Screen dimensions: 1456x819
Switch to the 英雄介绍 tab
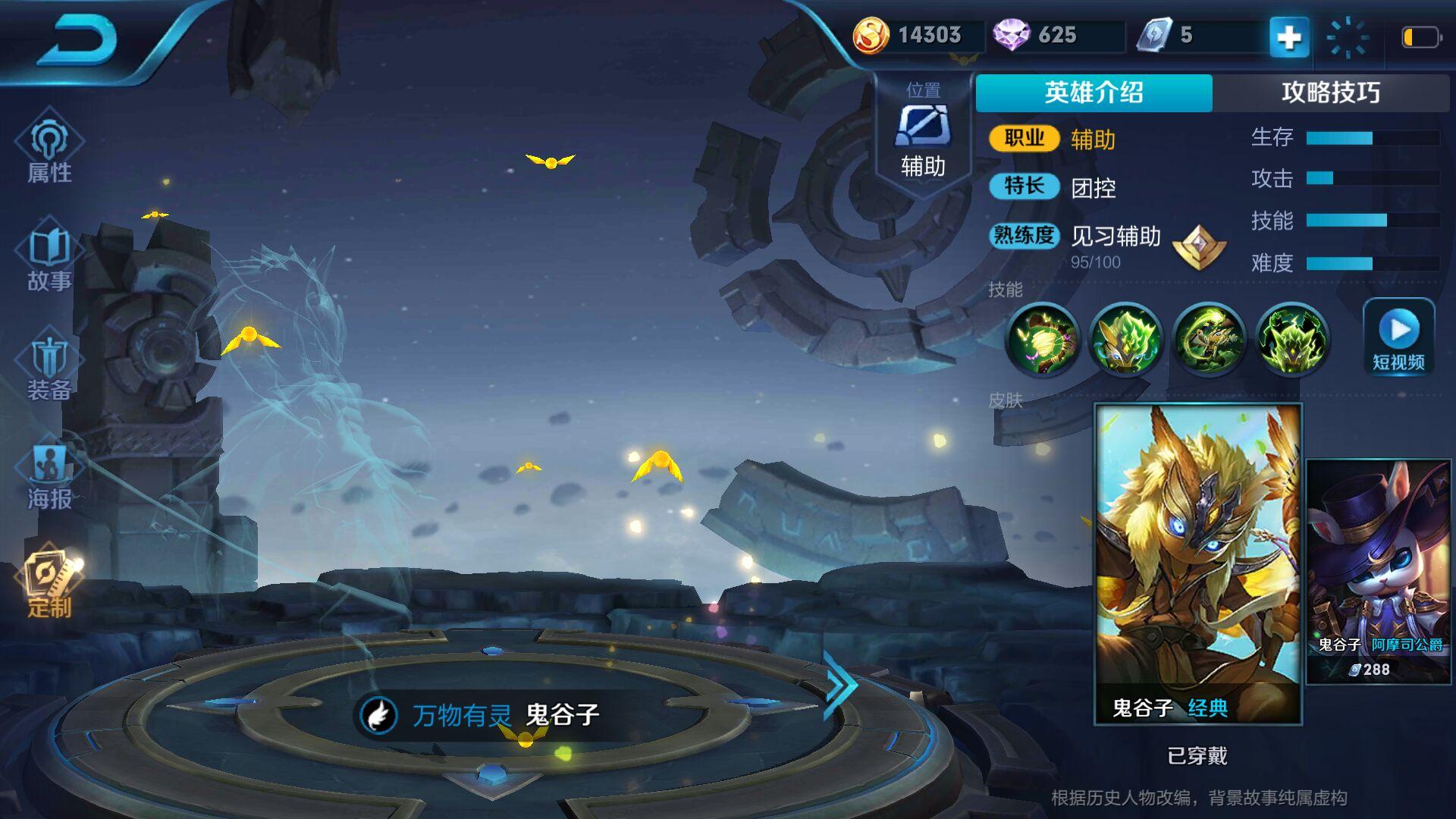tap(1094, 93)
